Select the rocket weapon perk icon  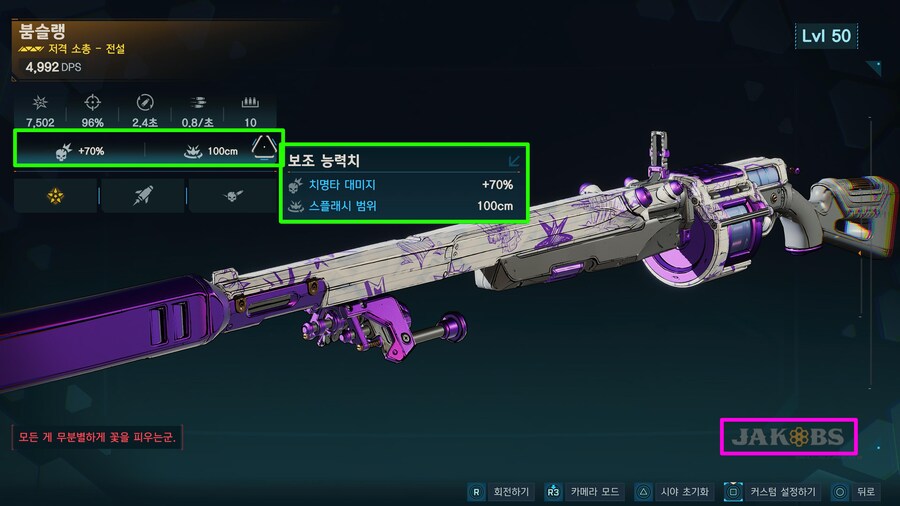[143, 196]
